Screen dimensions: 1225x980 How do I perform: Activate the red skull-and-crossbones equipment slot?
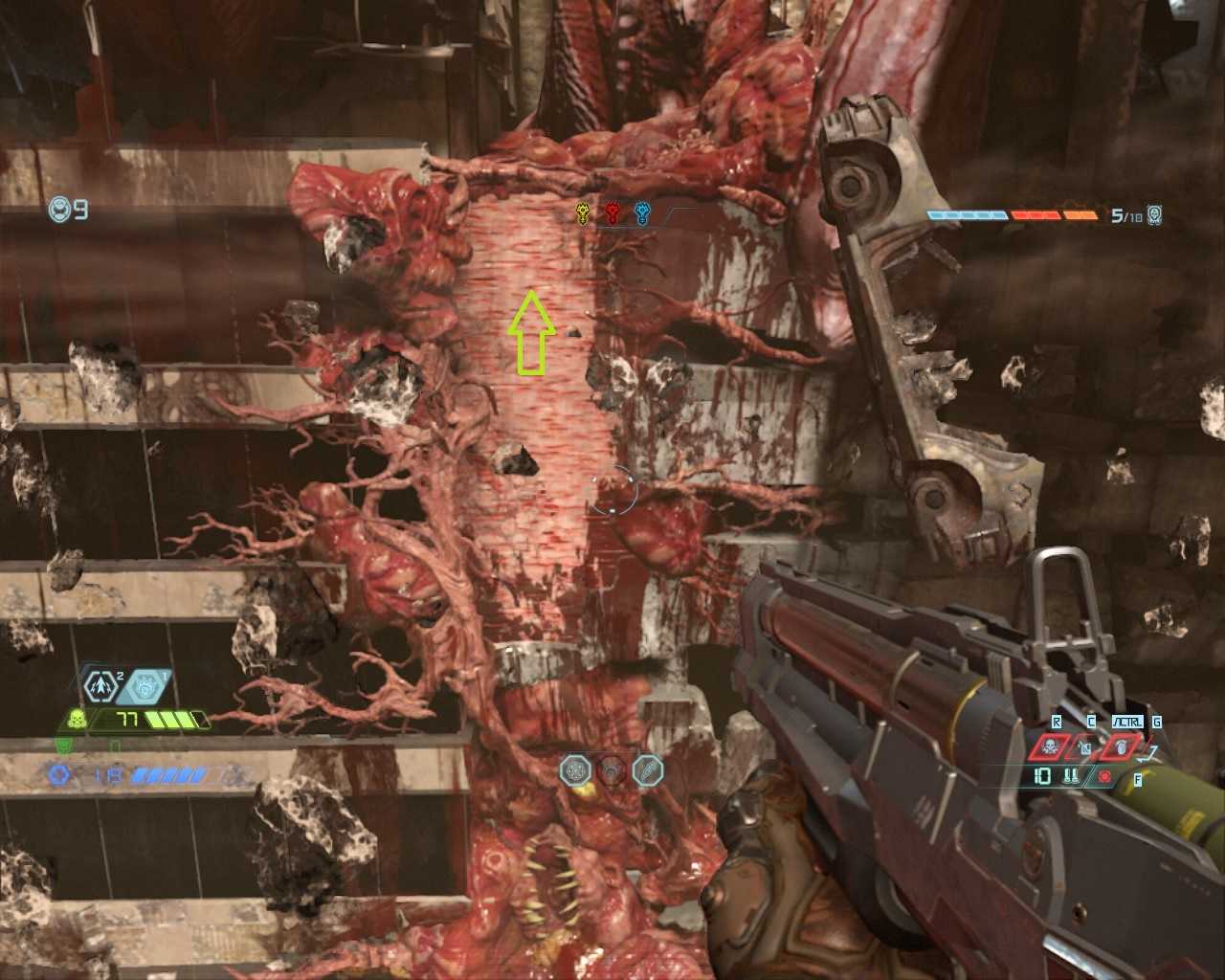1050,746
